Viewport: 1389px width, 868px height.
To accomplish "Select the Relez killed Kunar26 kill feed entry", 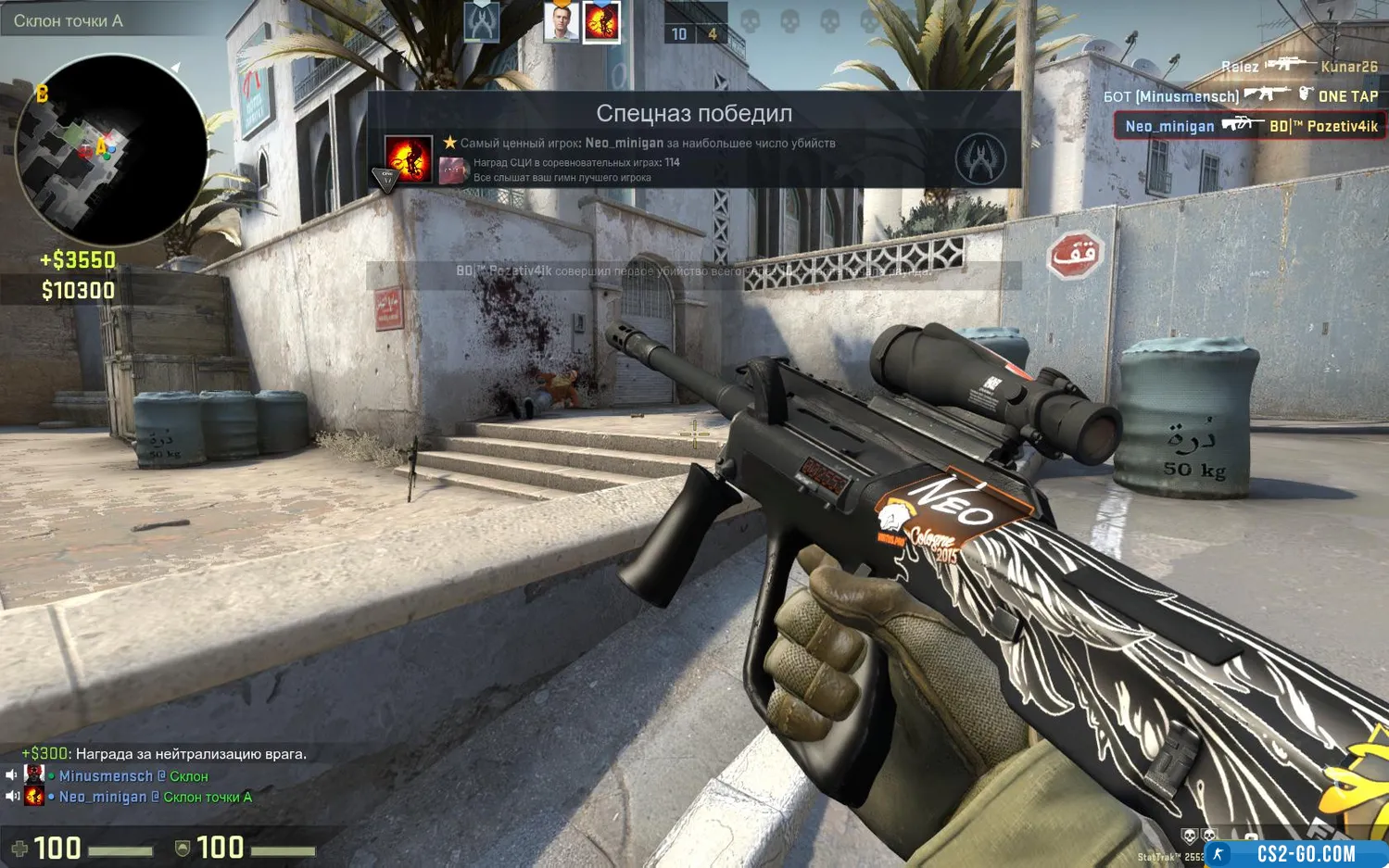I will [1297, 67].
